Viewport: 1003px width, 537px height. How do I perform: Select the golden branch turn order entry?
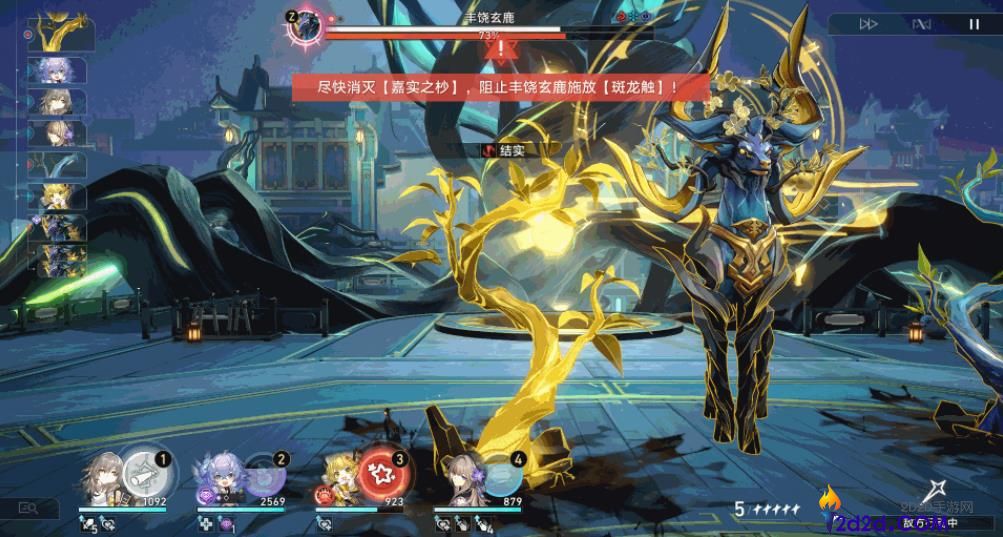(61, 36)
